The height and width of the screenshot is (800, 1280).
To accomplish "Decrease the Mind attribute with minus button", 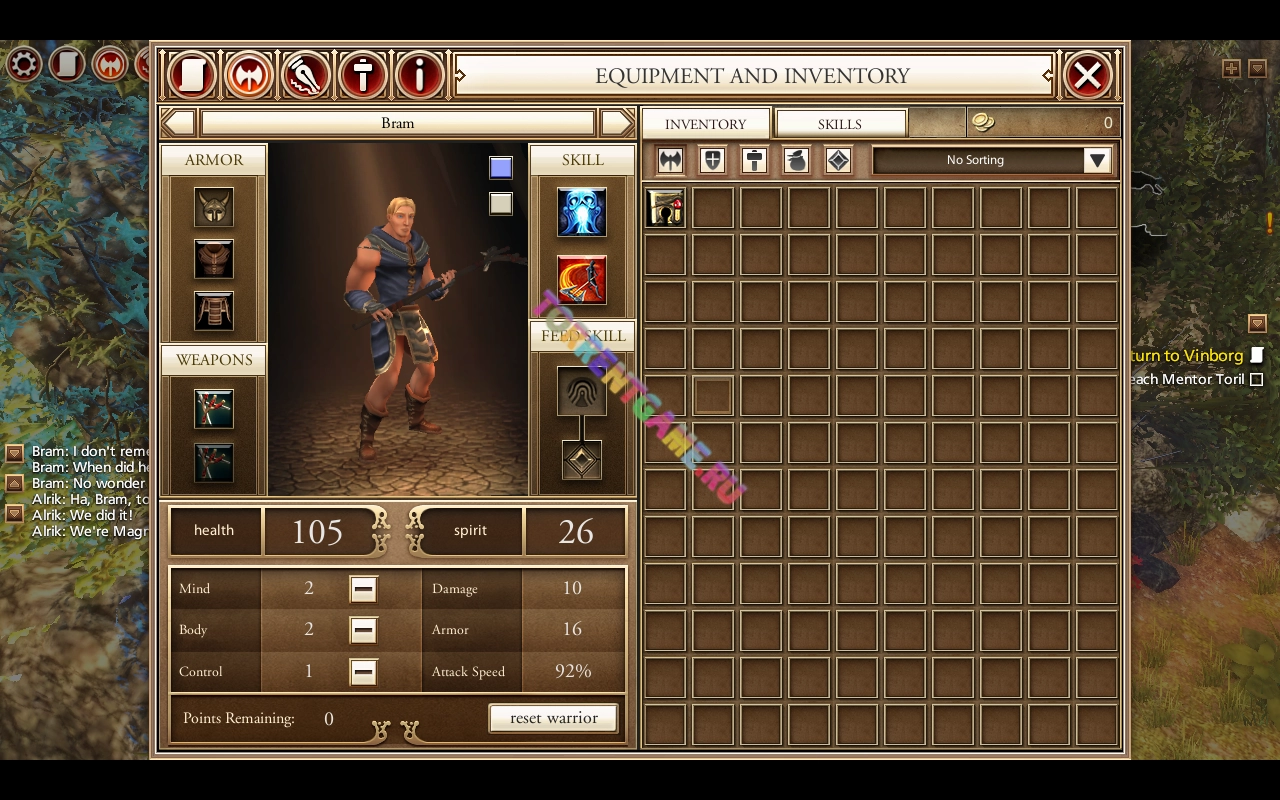I will coord(363,589).
